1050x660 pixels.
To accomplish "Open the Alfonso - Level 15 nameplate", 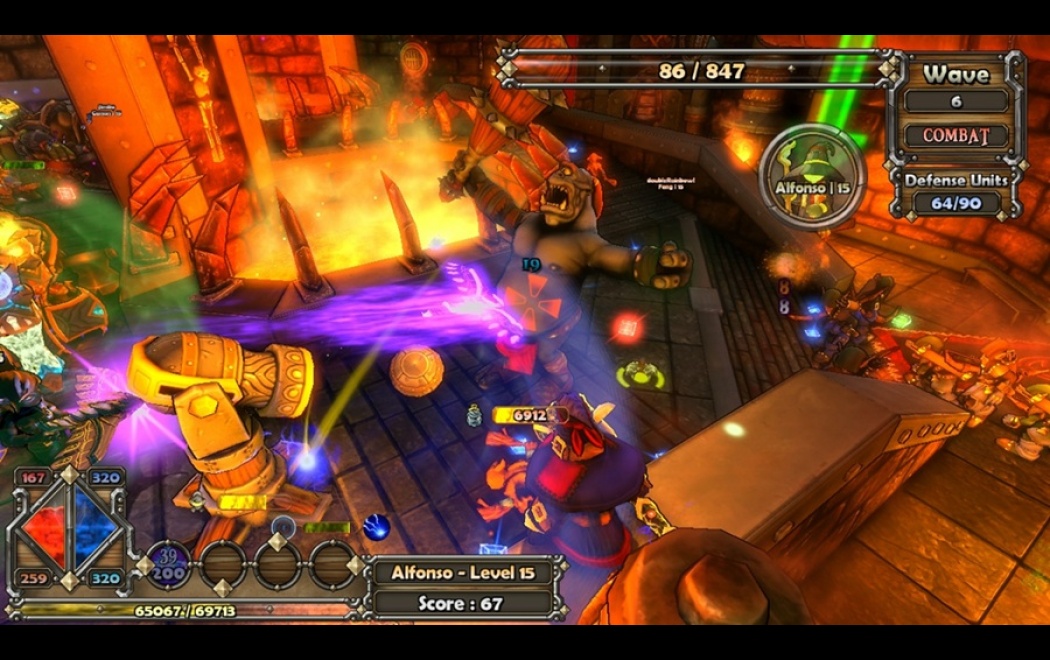I will [462, 573].
